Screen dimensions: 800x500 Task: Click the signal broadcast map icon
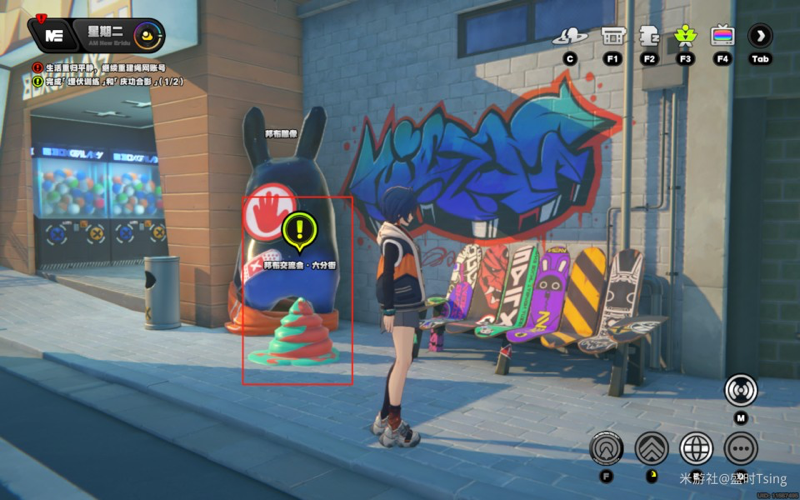(741, 389)
